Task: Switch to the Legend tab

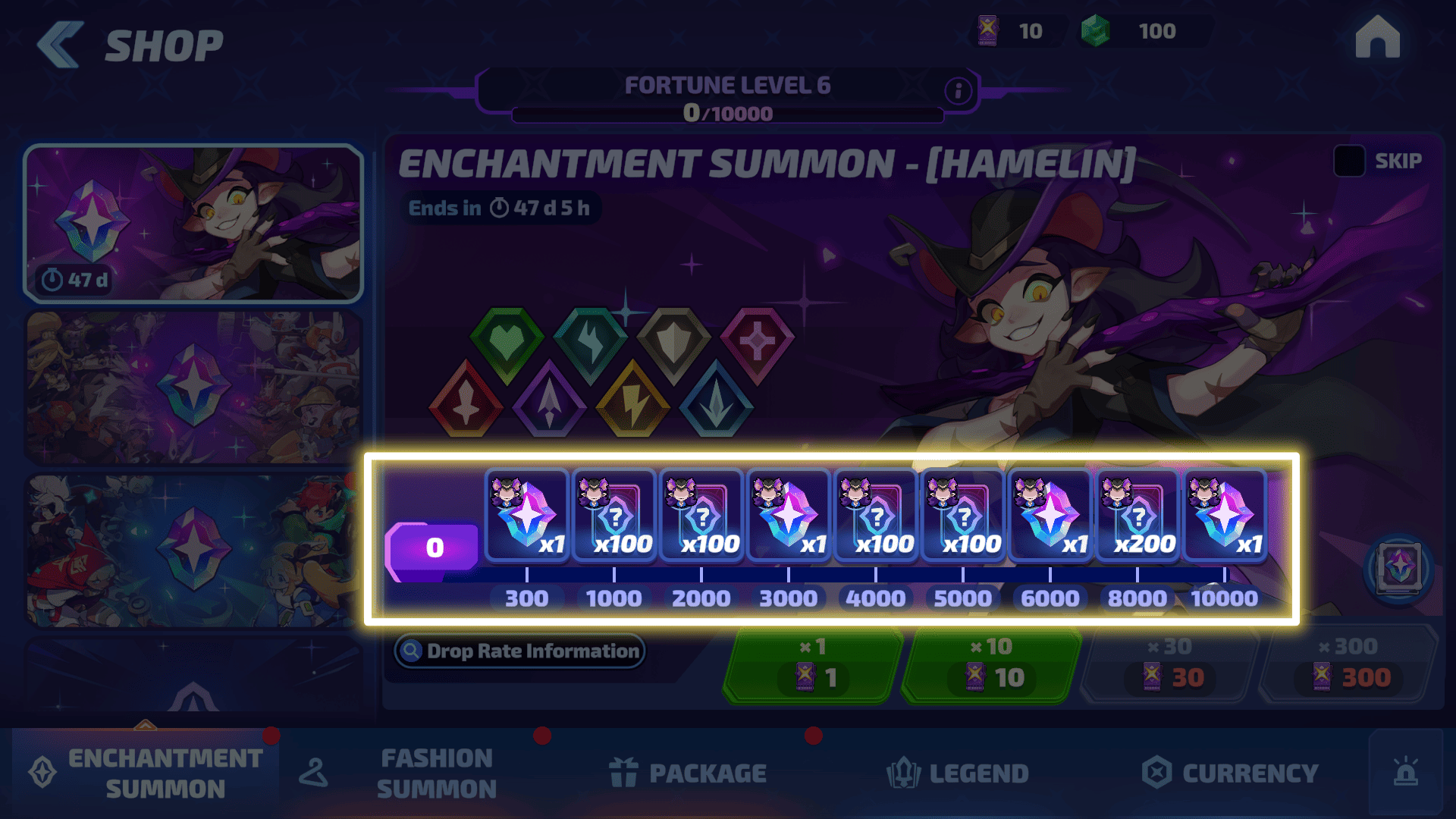Action: (x=957, y=773)
